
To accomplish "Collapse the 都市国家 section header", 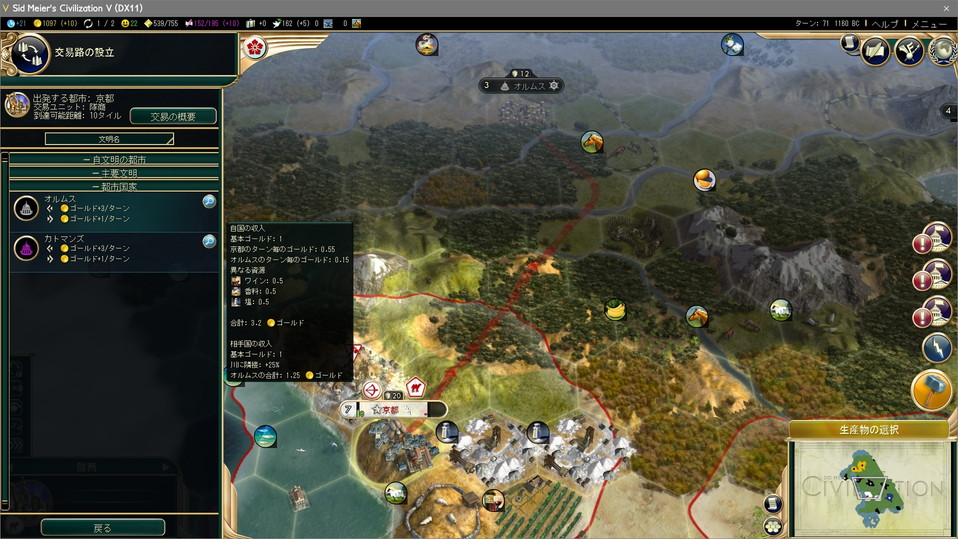I will (114, 186).
